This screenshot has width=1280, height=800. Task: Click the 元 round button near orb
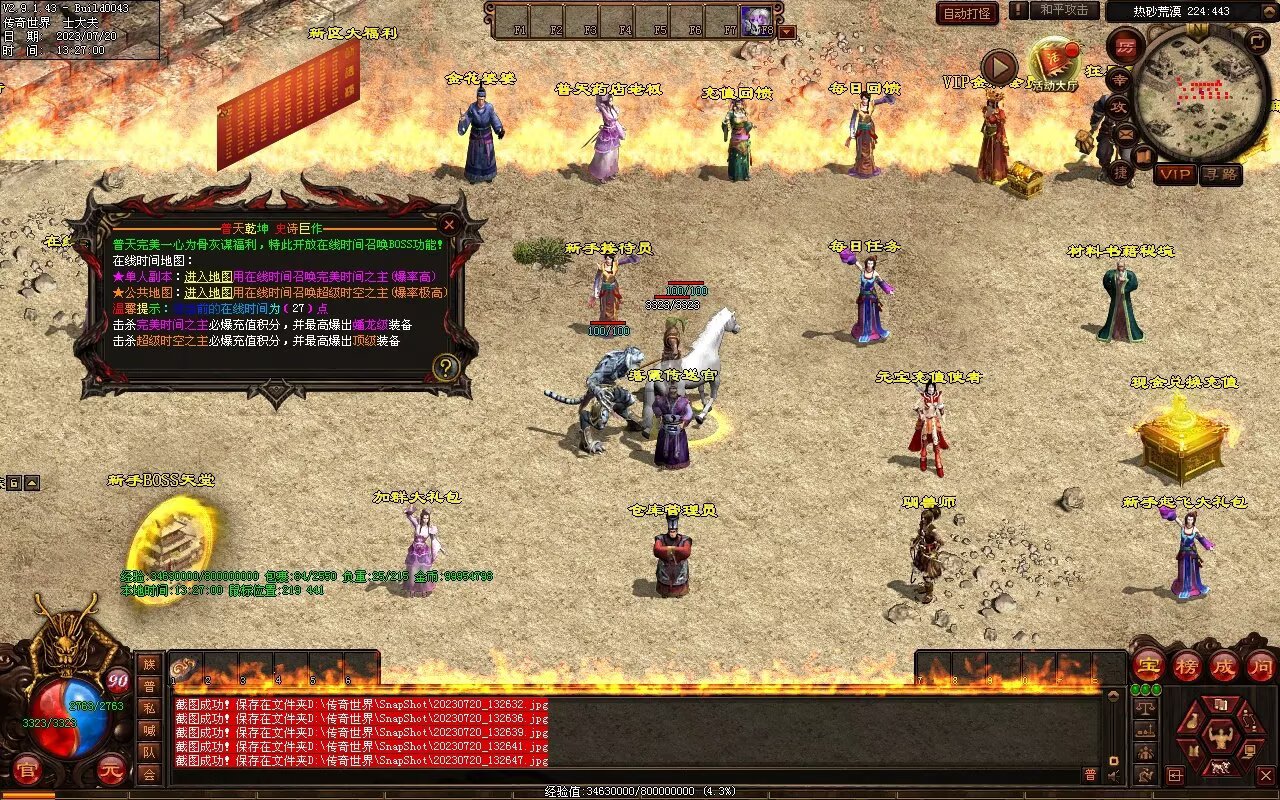pyautogui.click(x=110, y=770)
